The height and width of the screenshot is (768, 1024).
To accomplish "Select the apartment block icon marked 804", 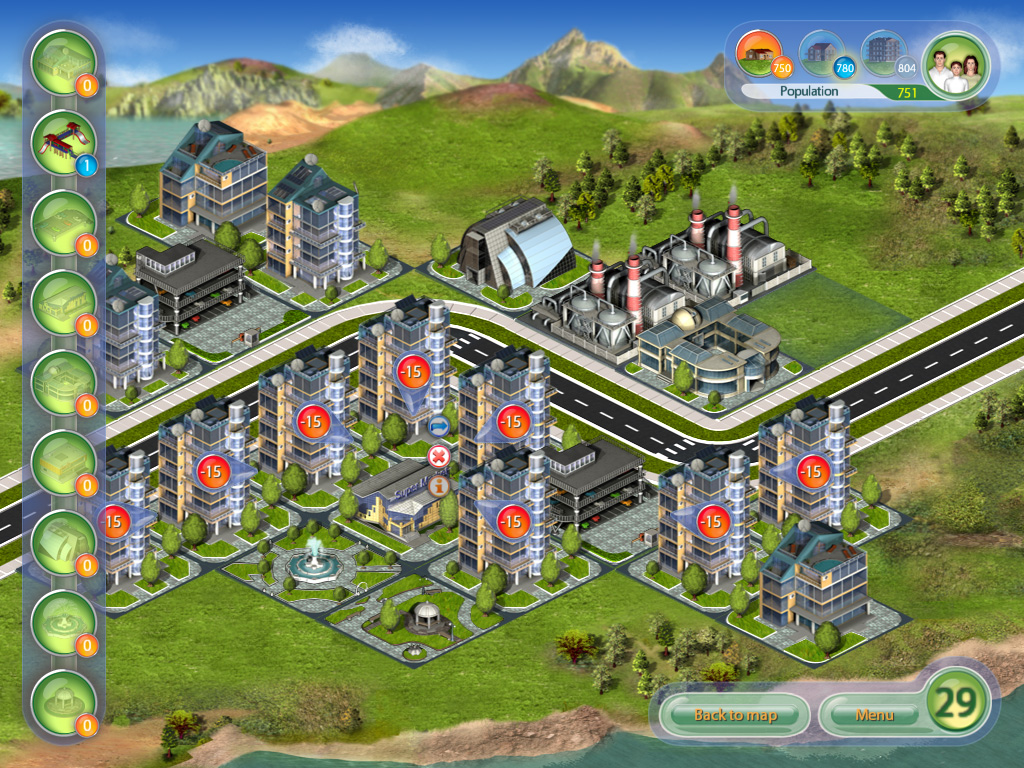I will (884, 54).
